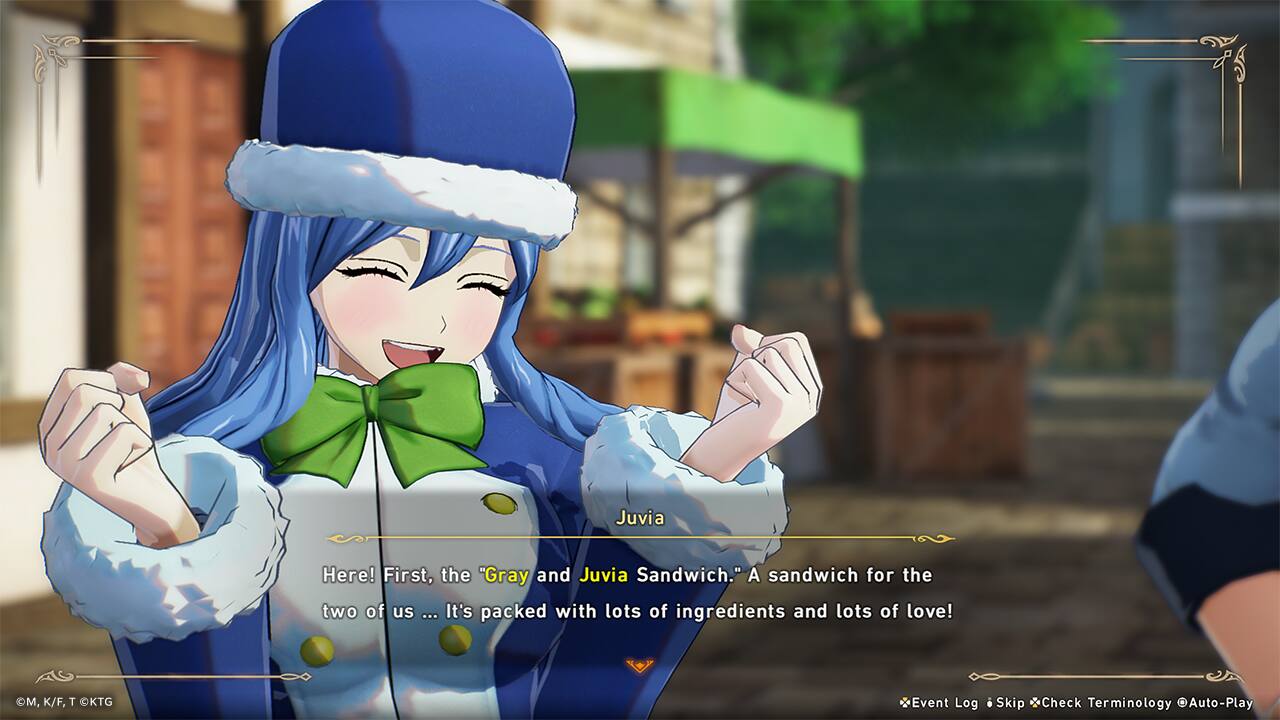Viewport: 1280px width, 720px height.
Task: Click the circular Auto-Play icon
Action: pos(1180,703)
